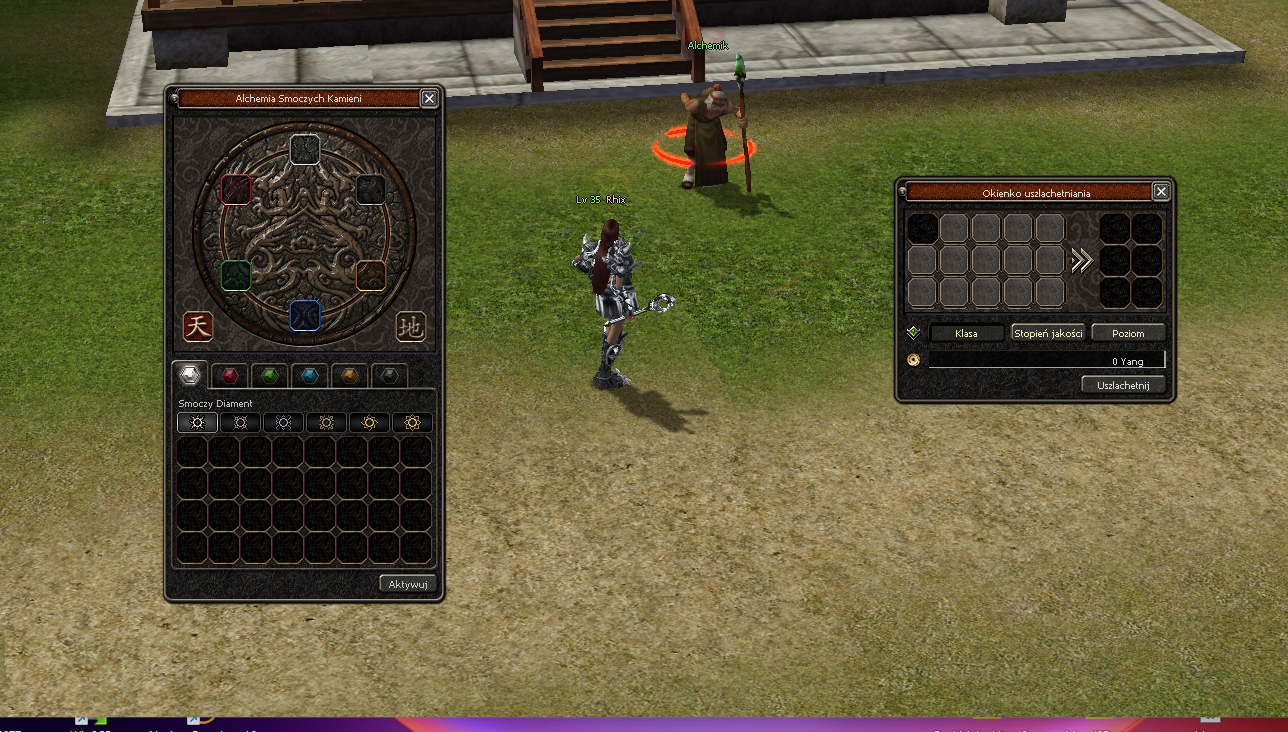Viewport: 1288px width, 732px height.
Task: Switch to the green stone tab
Action: (x=270, y=376)
